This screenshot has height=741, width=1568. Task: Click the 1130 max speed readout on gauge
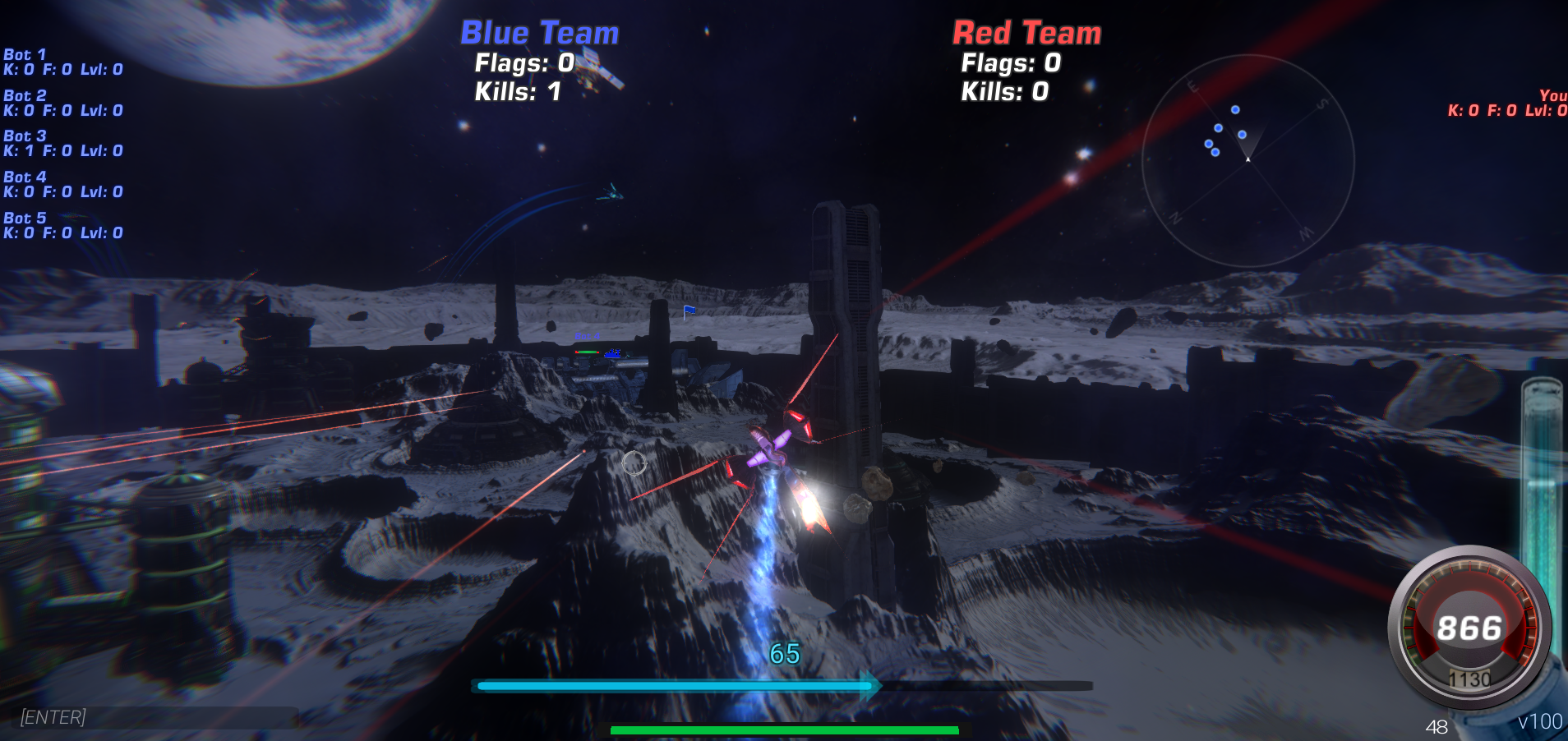[1472, 679]
